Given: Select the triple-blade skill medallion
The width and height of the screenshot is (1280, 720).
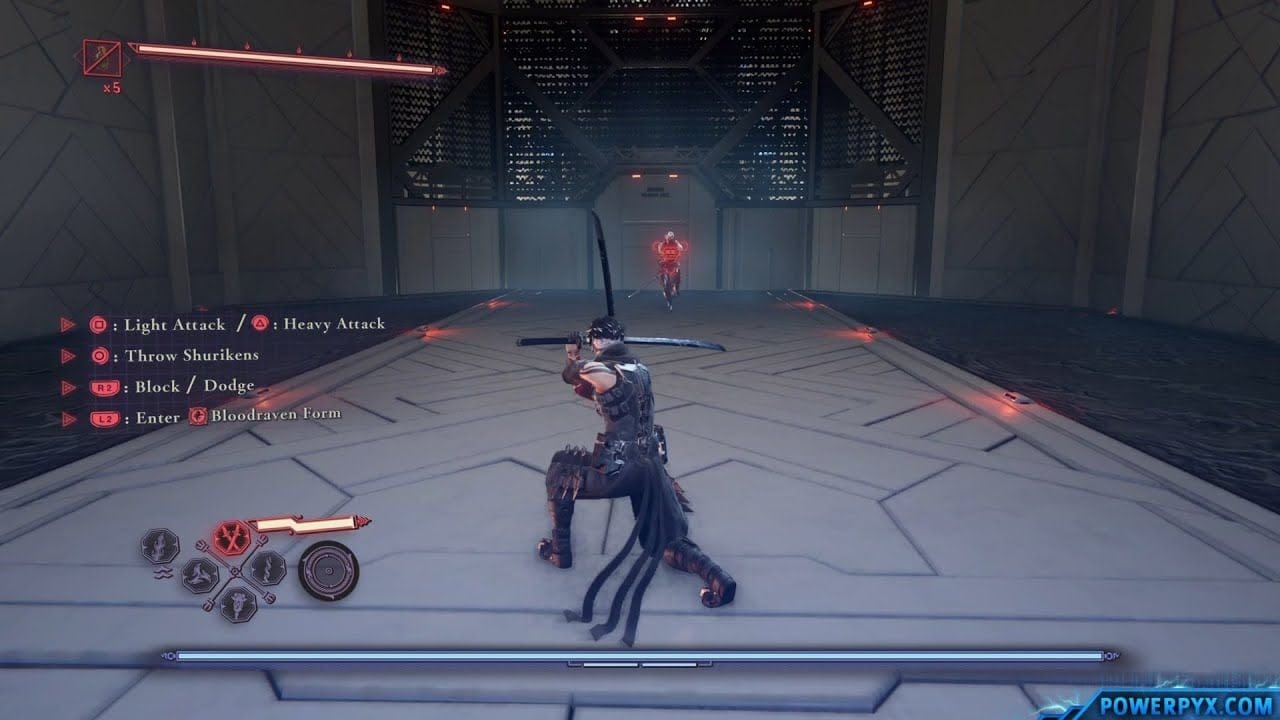Looking at the screenshot, I should pos(200,574).
